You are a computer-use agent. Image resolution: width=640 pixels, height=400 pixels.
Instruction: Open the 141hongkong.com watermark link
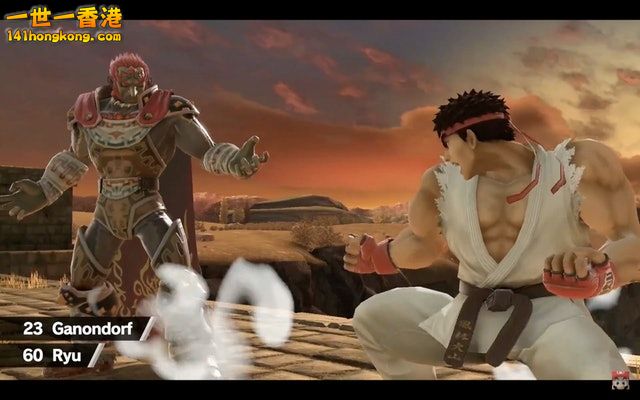(x=63, y=36)
